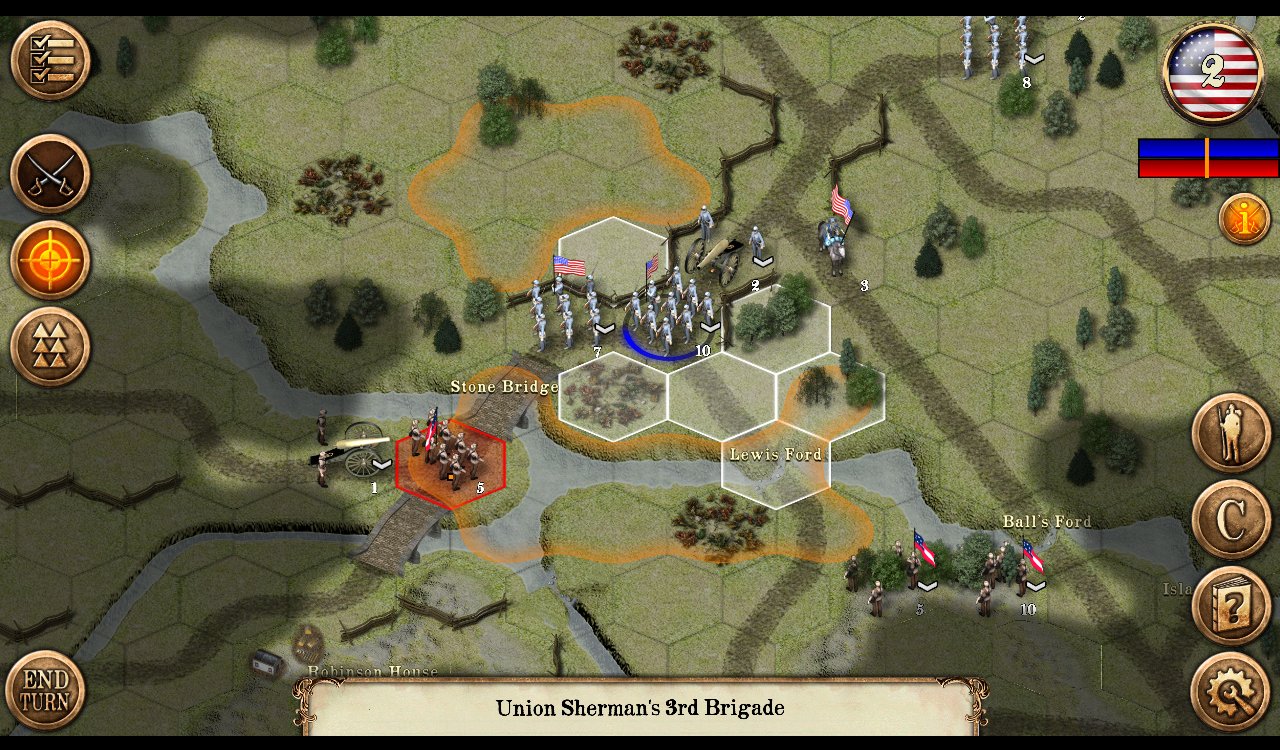The width and height of the screenshot is (1280, 750).
Task: Open the help book with question mark
Action: [1231, 605]
